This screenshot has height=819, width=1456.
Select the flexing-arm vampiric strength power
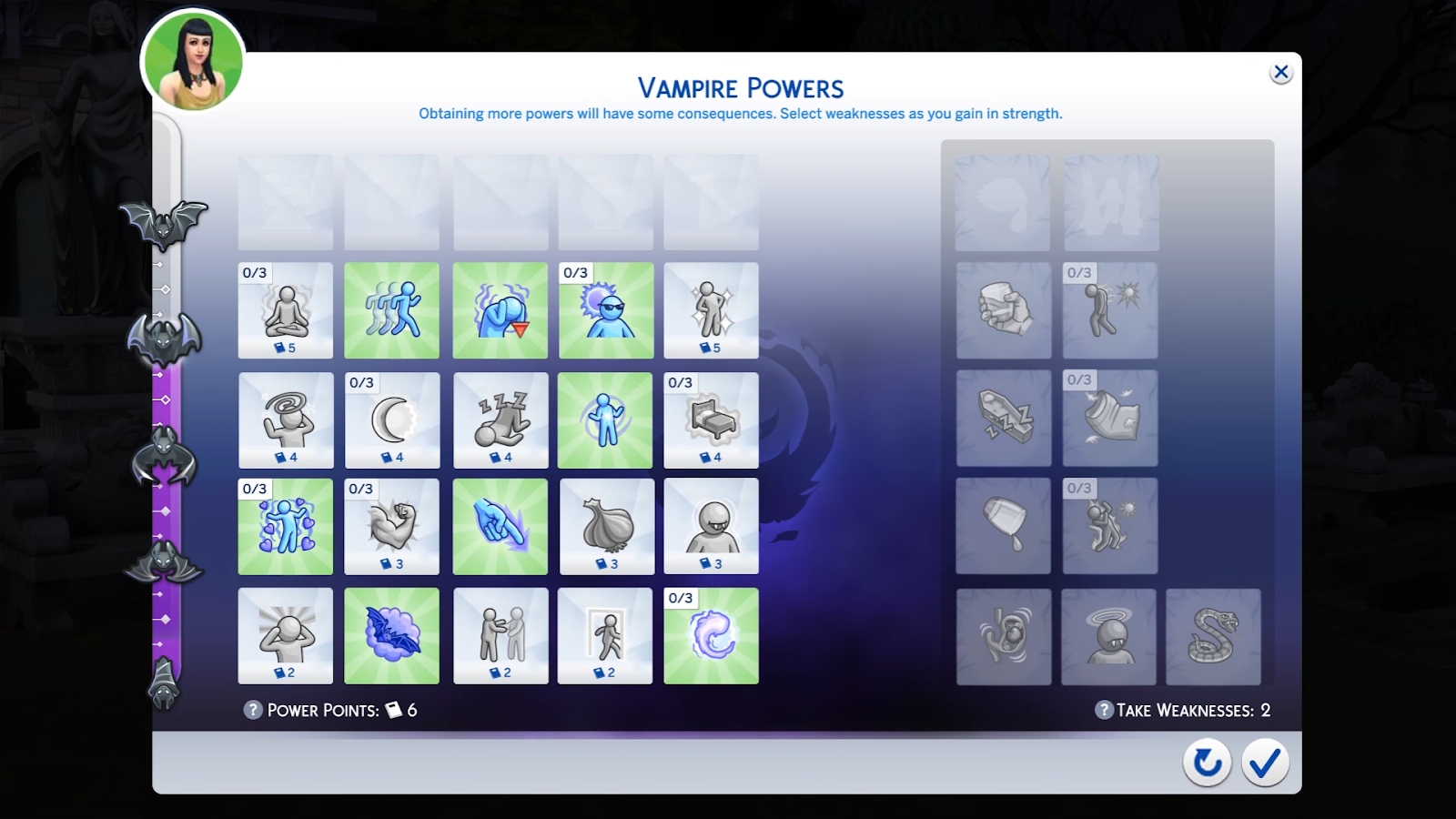pos(391,526)
